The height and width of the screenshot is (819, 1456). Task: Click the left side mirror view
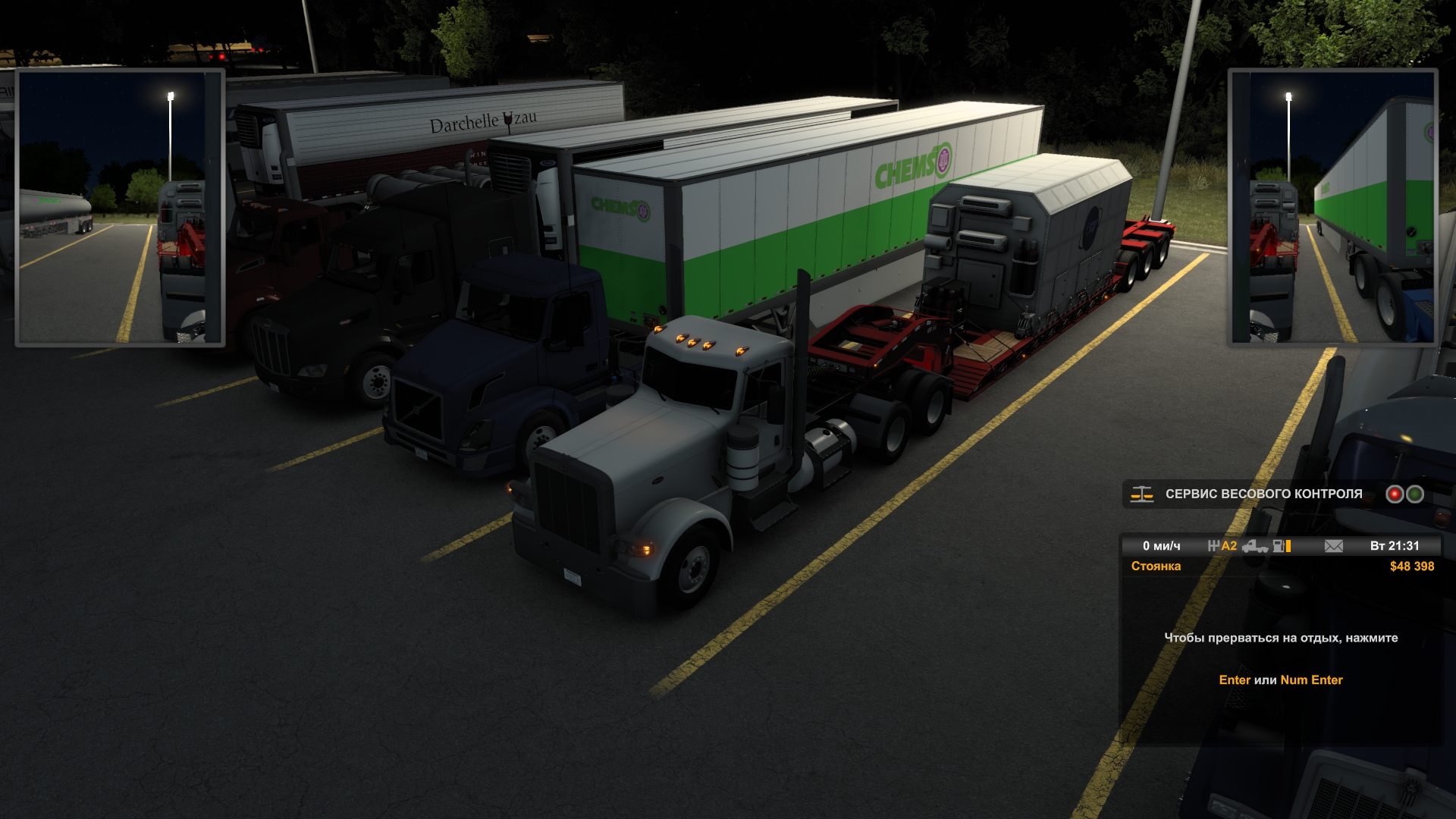(120, 207)
